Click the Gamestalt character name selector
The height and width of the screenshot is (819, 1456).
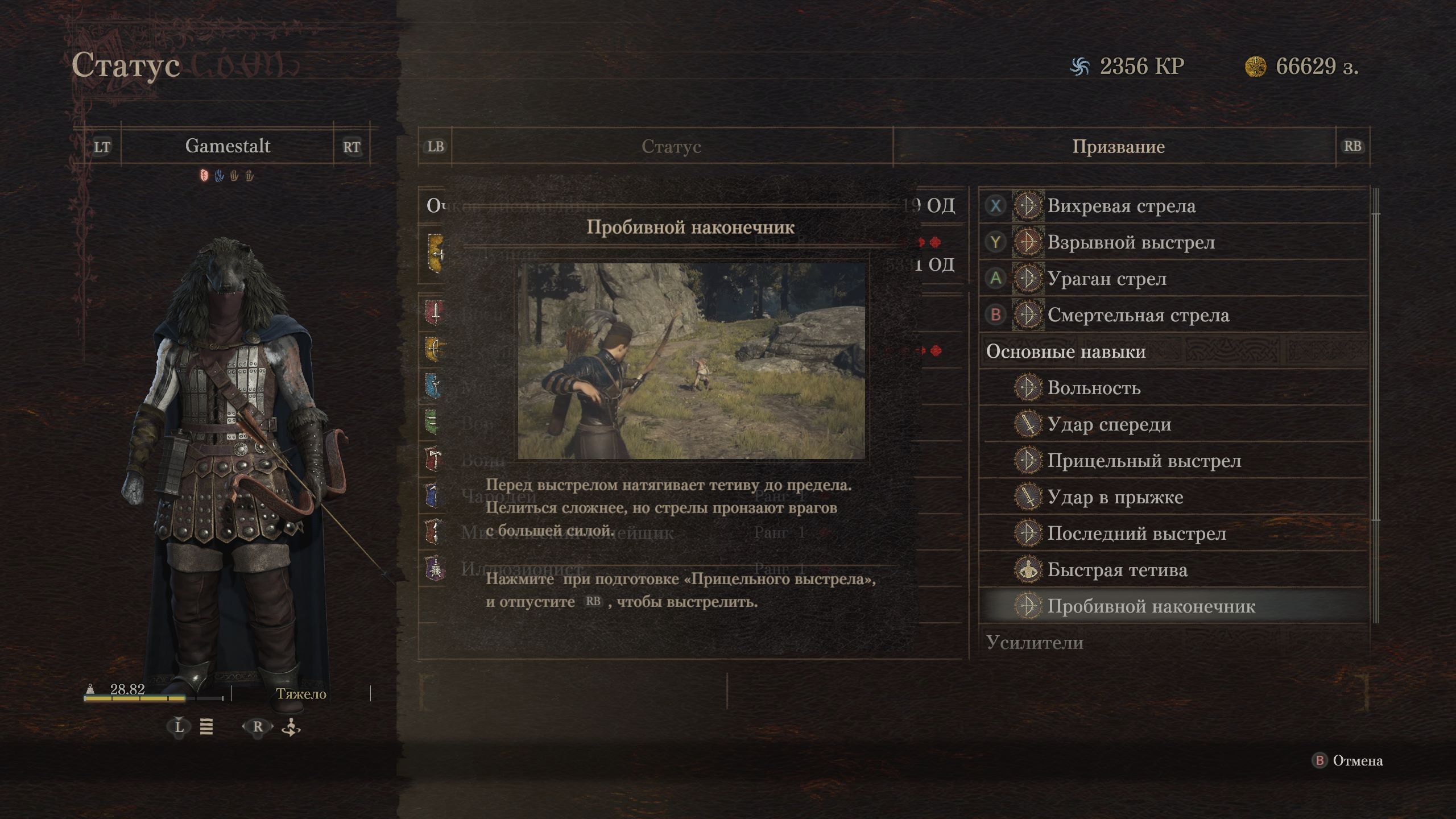[x=227, y=146]
